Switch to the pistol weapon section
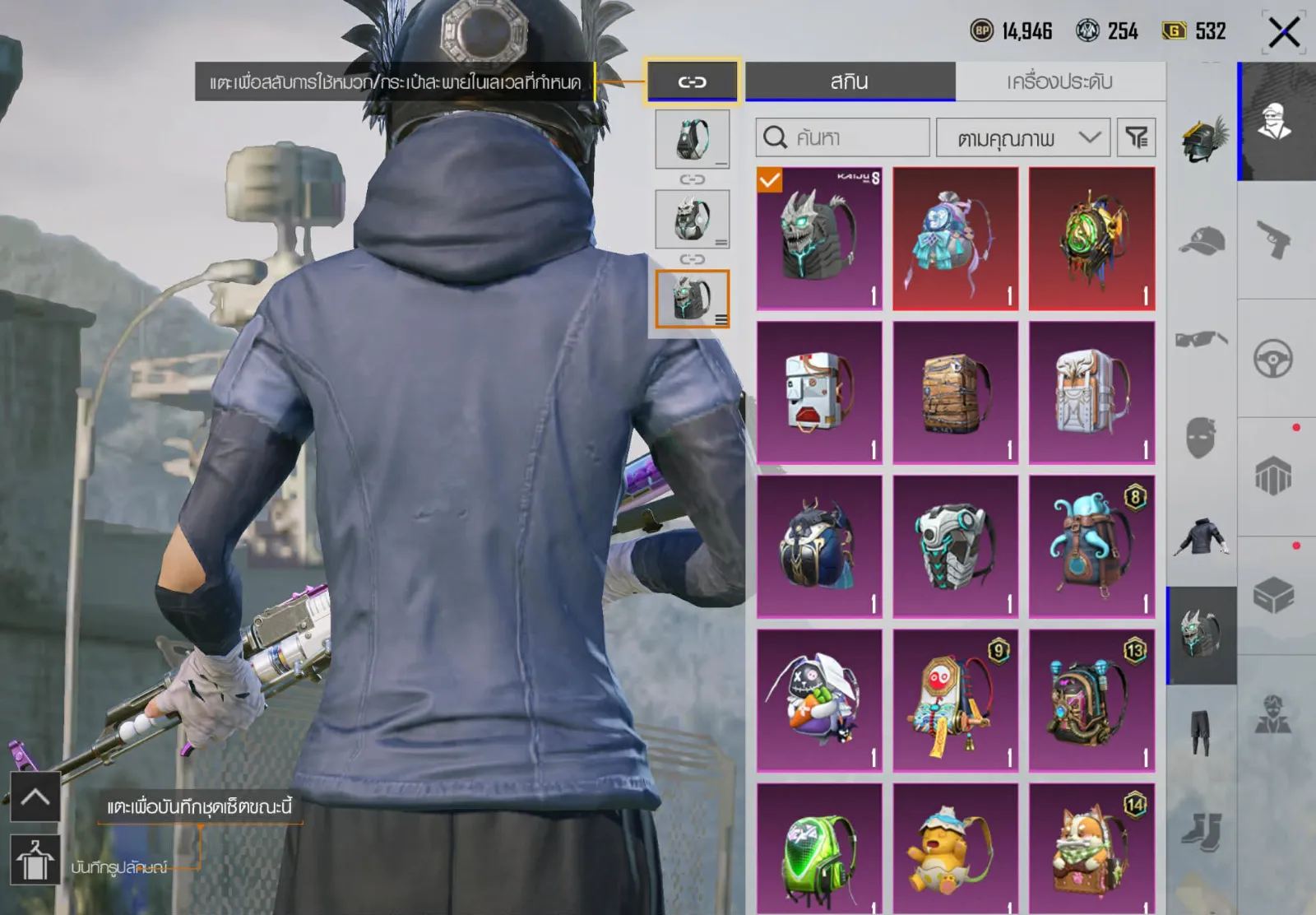The height and width of the screenshot is (915, 1316). coord(1273,239)
